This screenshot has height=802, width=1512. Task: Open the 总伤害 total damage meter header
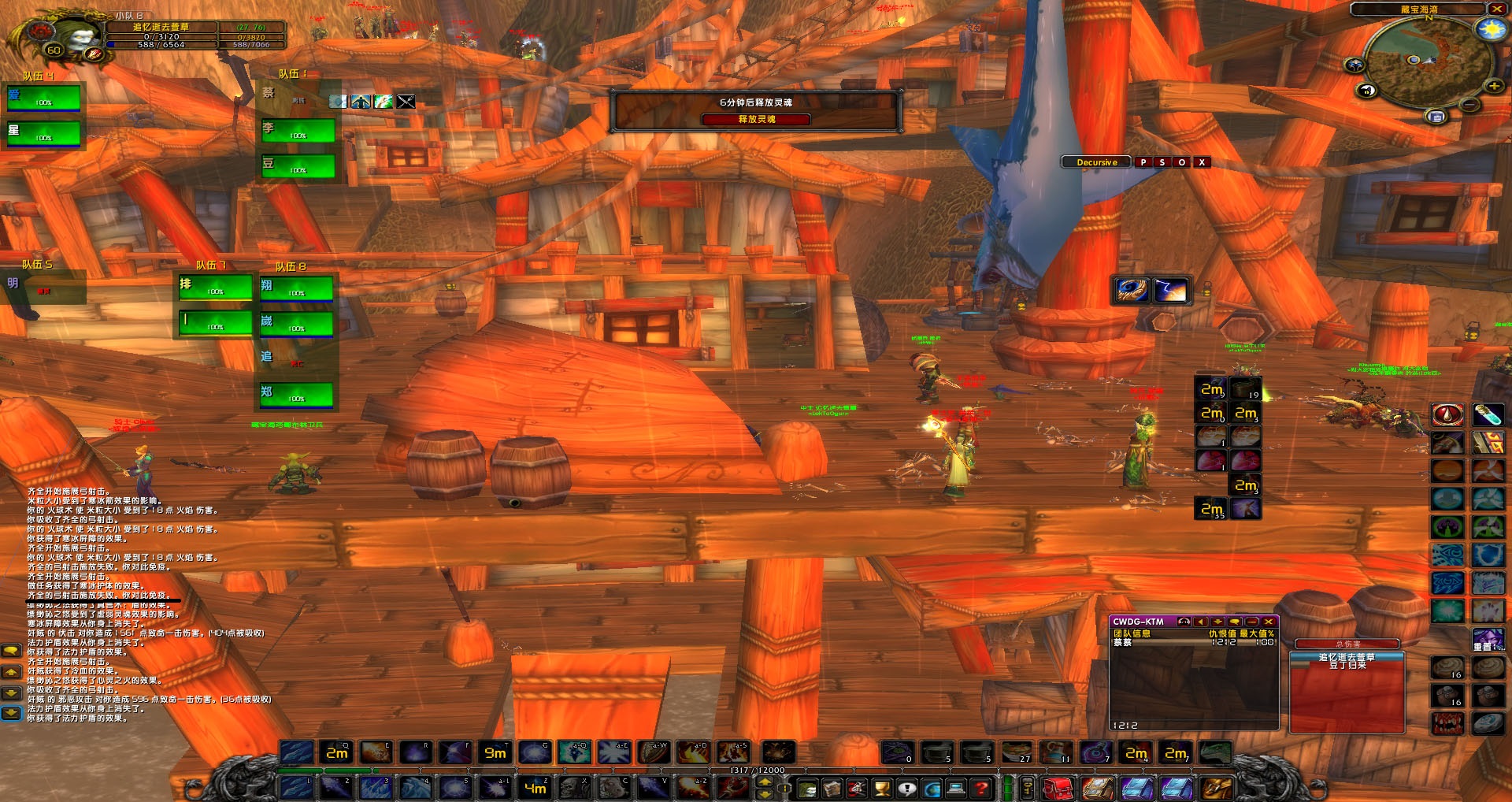click(1347, 644)
